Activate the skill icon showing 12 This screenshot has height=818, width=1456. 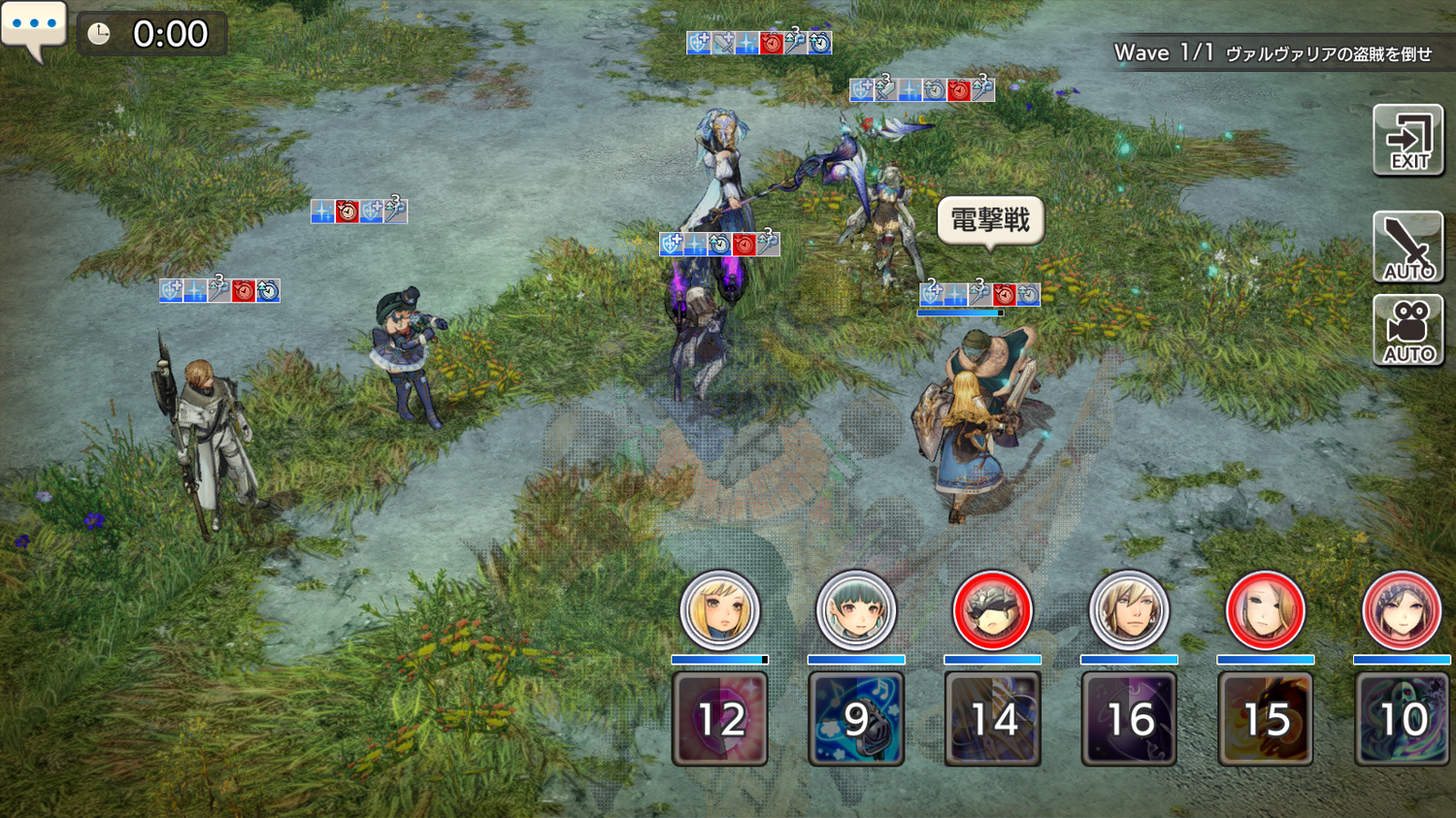coord(719,719)
